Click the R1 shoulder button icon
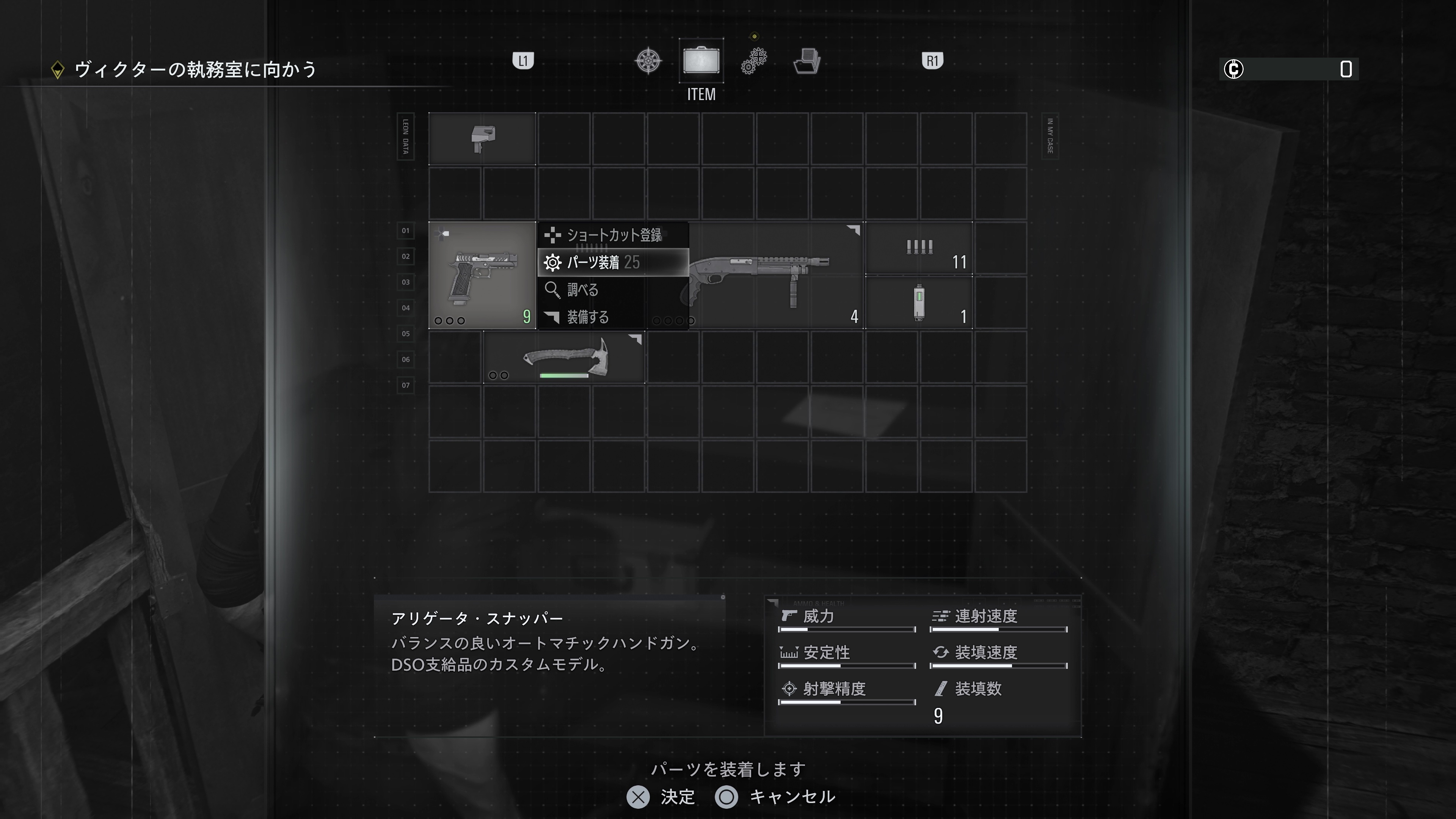1456x819 pixels. tap(933, 61)
